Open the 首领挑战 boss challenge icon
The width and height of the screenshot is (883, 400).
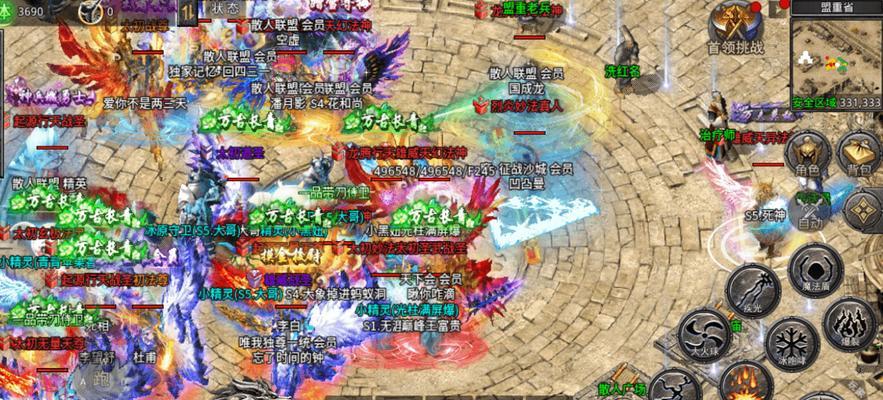[733, 26]
